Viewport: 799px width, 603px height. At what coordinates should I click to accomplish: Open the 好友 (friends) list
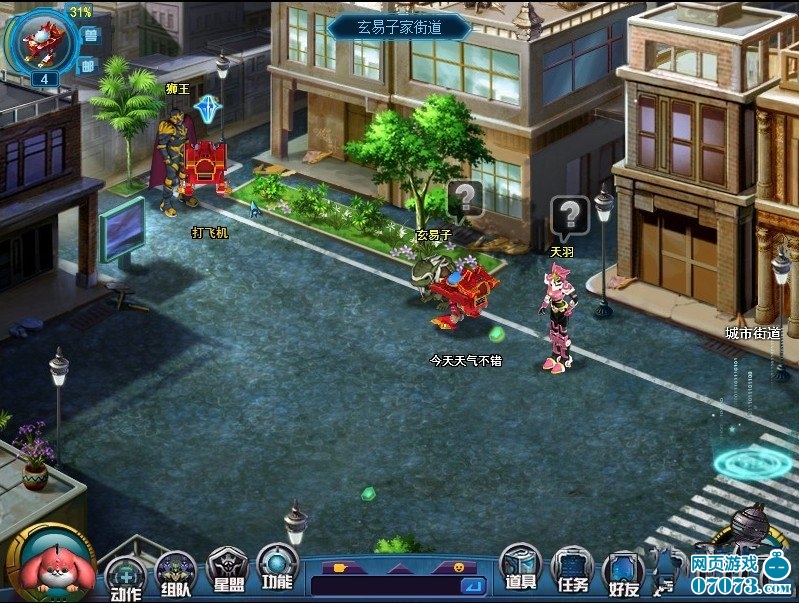[622, 574]
